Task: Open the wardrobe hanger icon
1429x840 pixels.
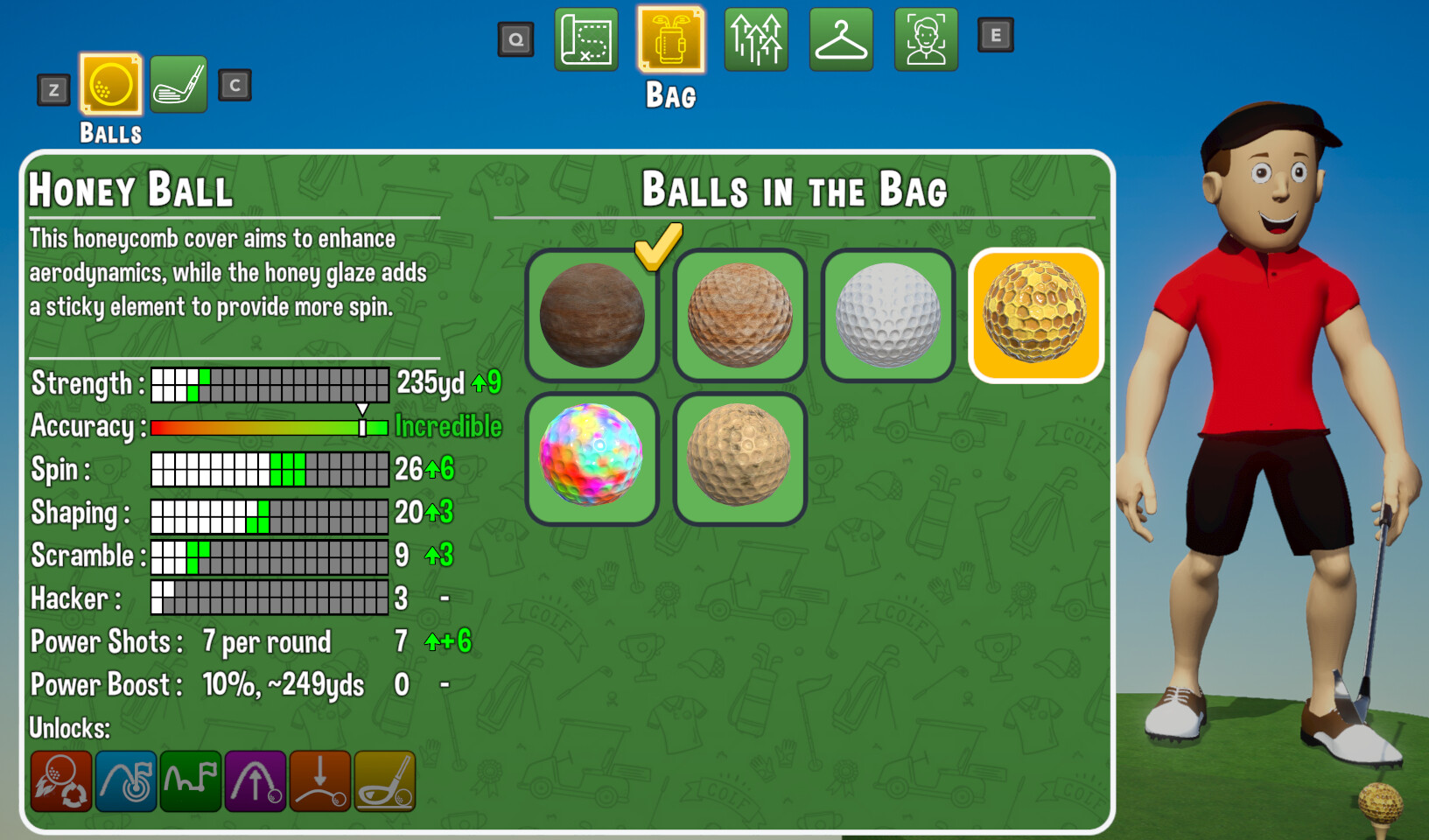Action: click(x=841, y=39)
